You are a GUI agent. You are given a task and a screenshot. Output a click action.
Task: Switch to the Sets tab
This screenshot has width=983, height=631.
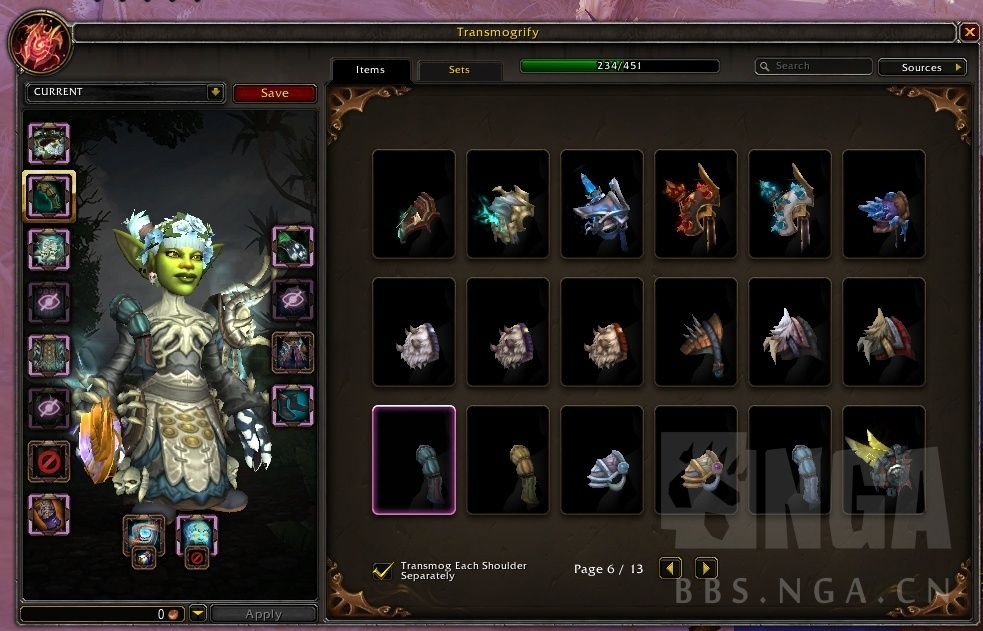tap(459, 70)
